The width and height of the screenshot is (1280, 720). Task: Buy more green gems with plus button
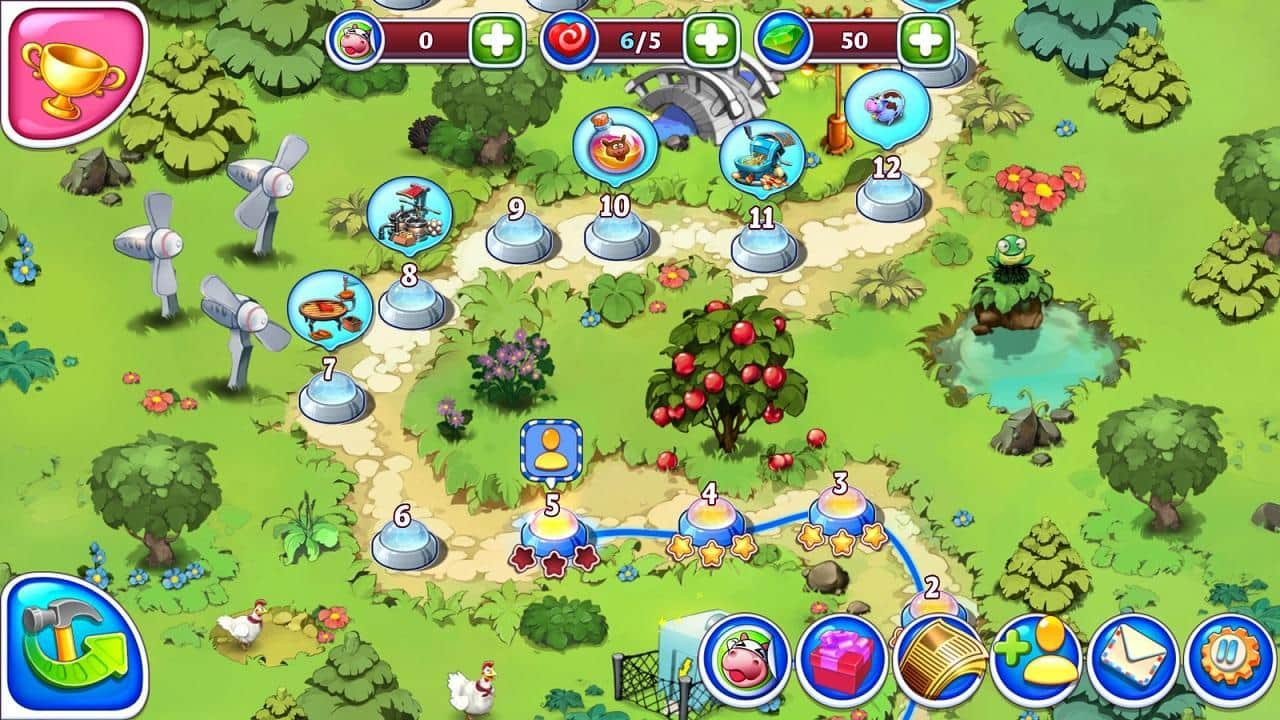click(x=925, y=41)
